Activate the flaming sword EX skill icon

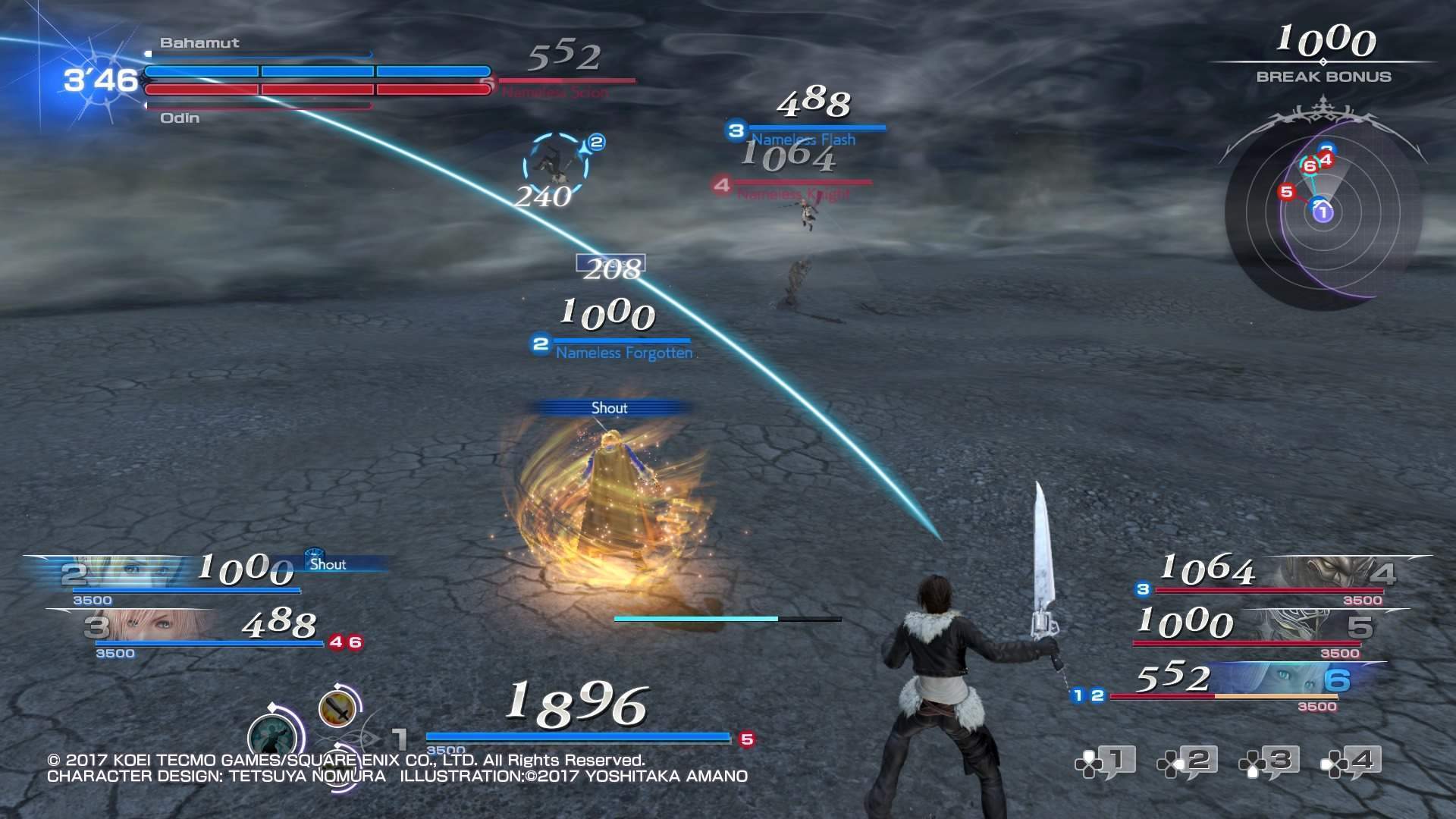pyautogui.click(x=338, y=708)
